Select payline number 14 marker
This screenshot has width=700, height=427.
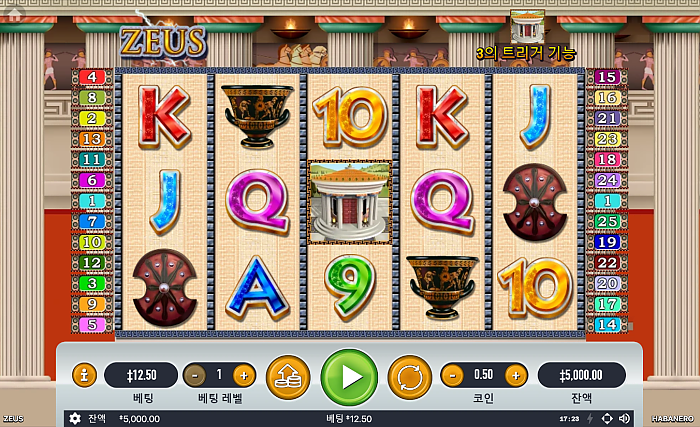[x=607, y=325]
